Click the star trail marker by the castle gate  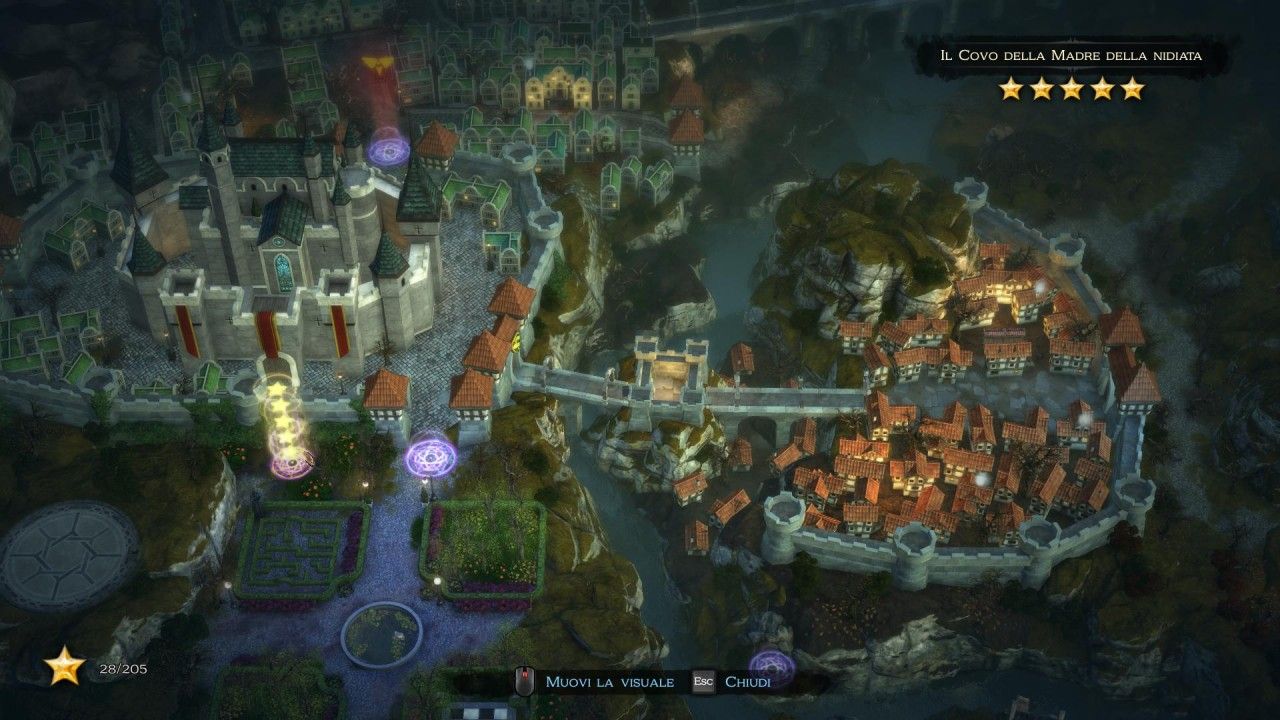click(x=283, y=415)
